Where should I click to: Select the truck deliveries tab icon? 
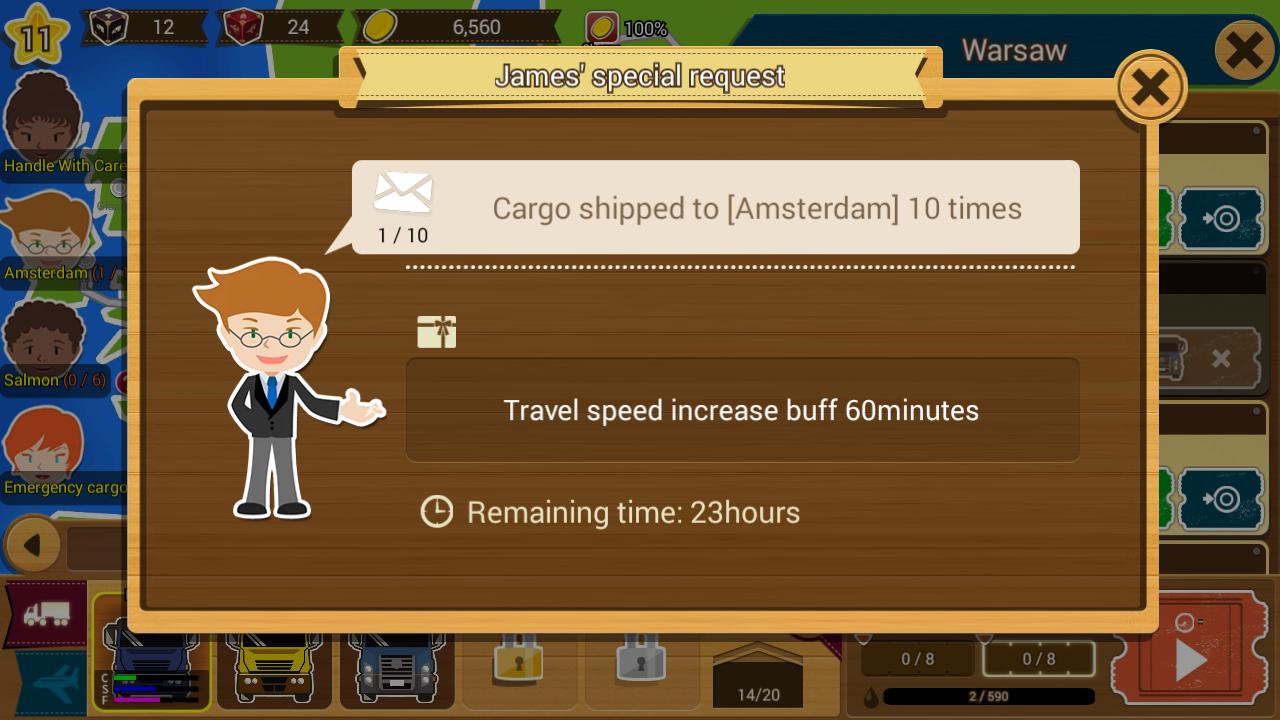pyautogui.click(x=45, y=613)
